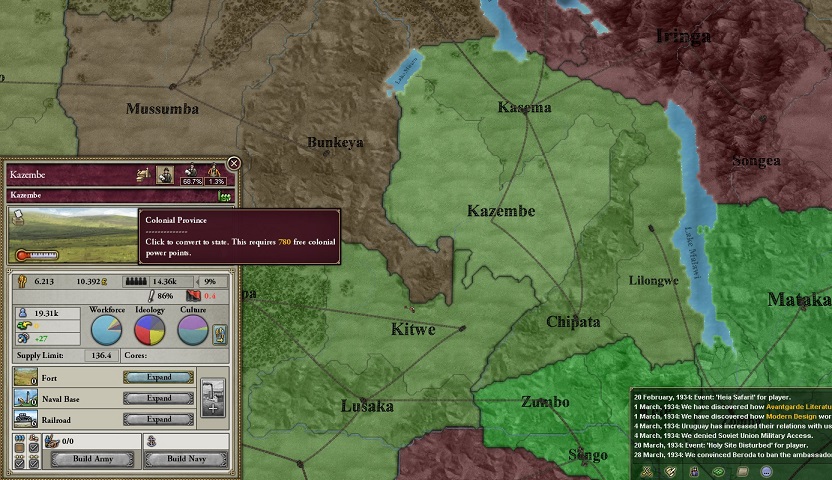Viewport: 832px width, 480px height.
Task: Open the Culture pie chart
Action: pos(193,331)
